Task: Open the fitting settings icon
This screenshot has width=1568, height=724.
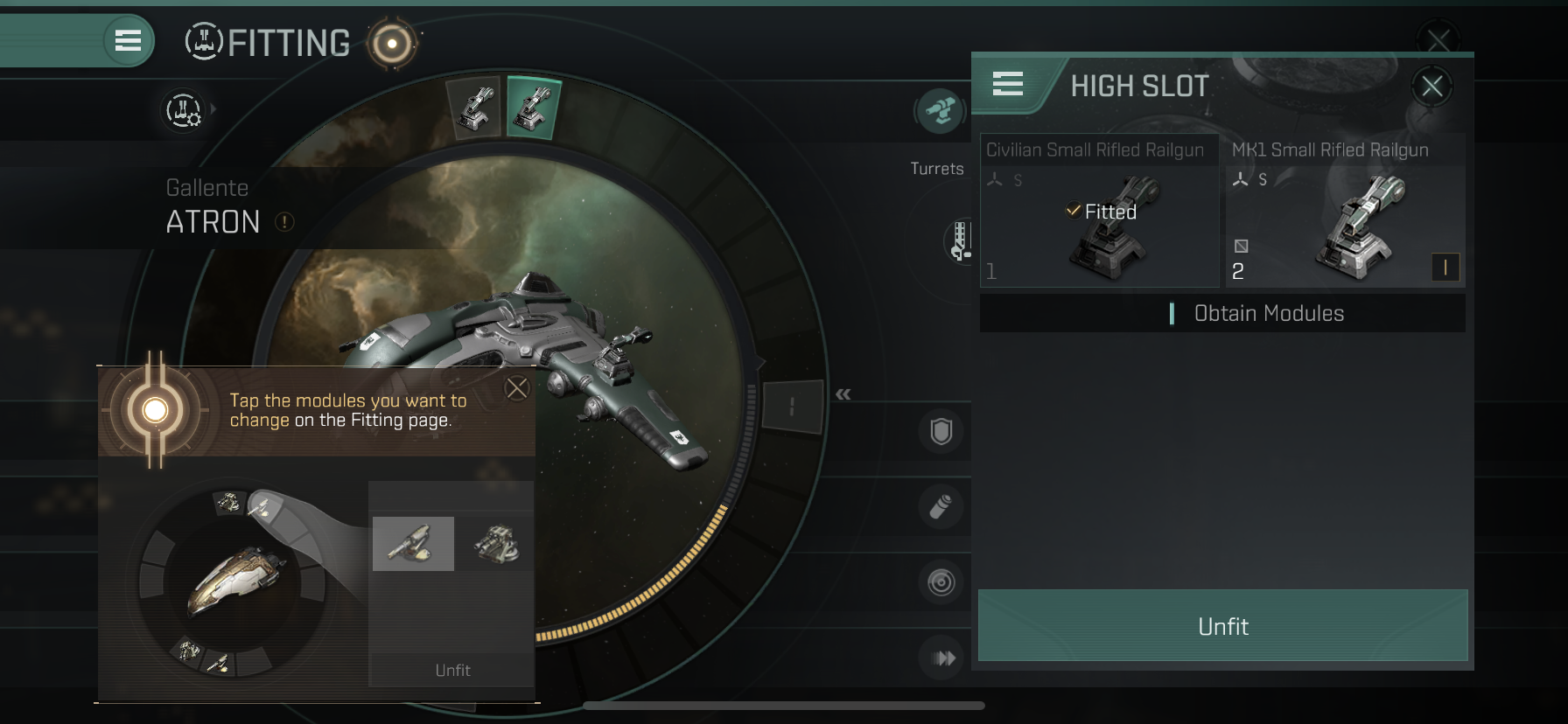Action: click(x=183, y=111)
